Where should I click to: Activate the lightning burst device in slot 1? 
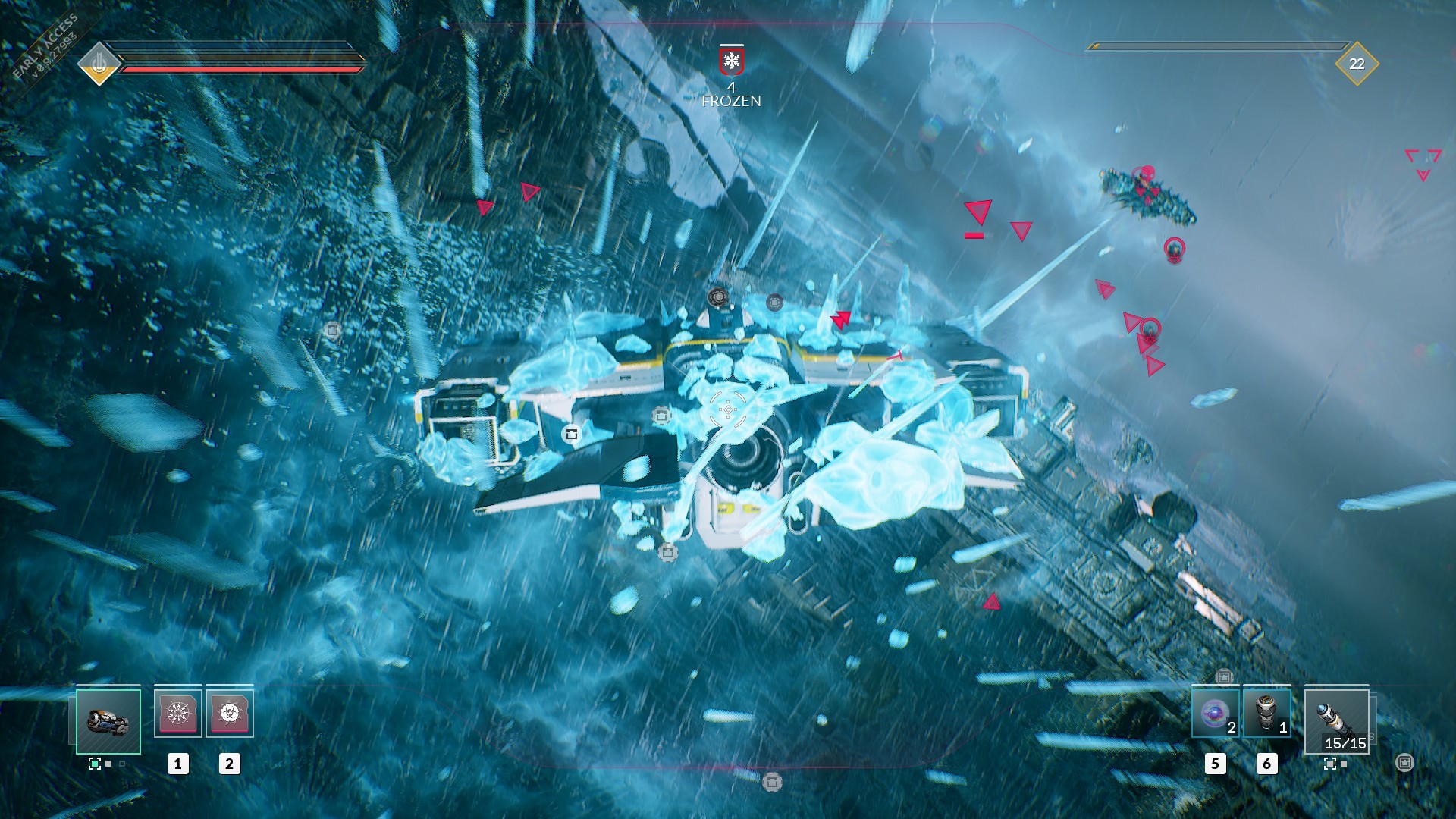178,713
